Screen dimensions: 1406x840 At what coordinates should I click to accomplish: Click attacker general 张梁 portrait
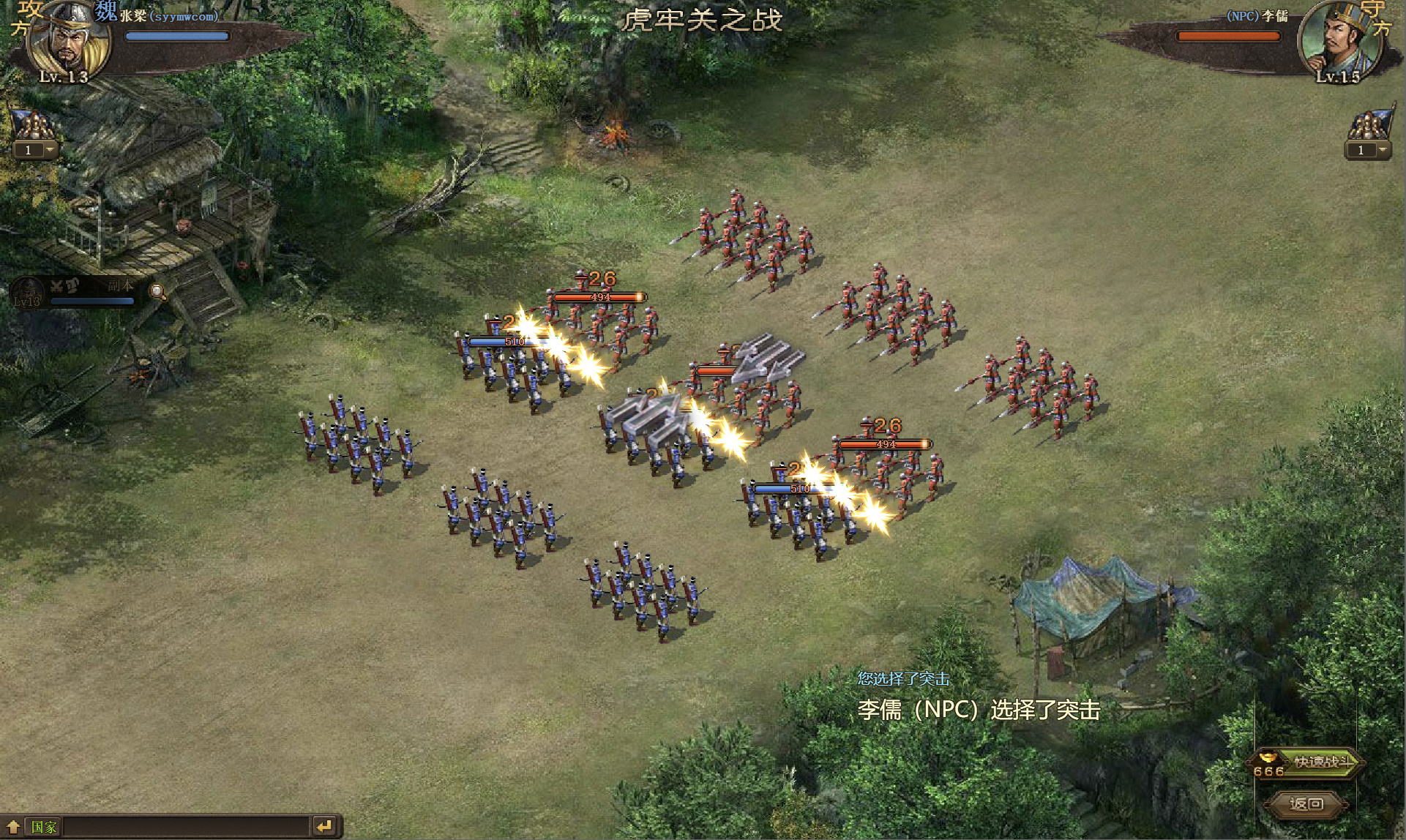68,40
